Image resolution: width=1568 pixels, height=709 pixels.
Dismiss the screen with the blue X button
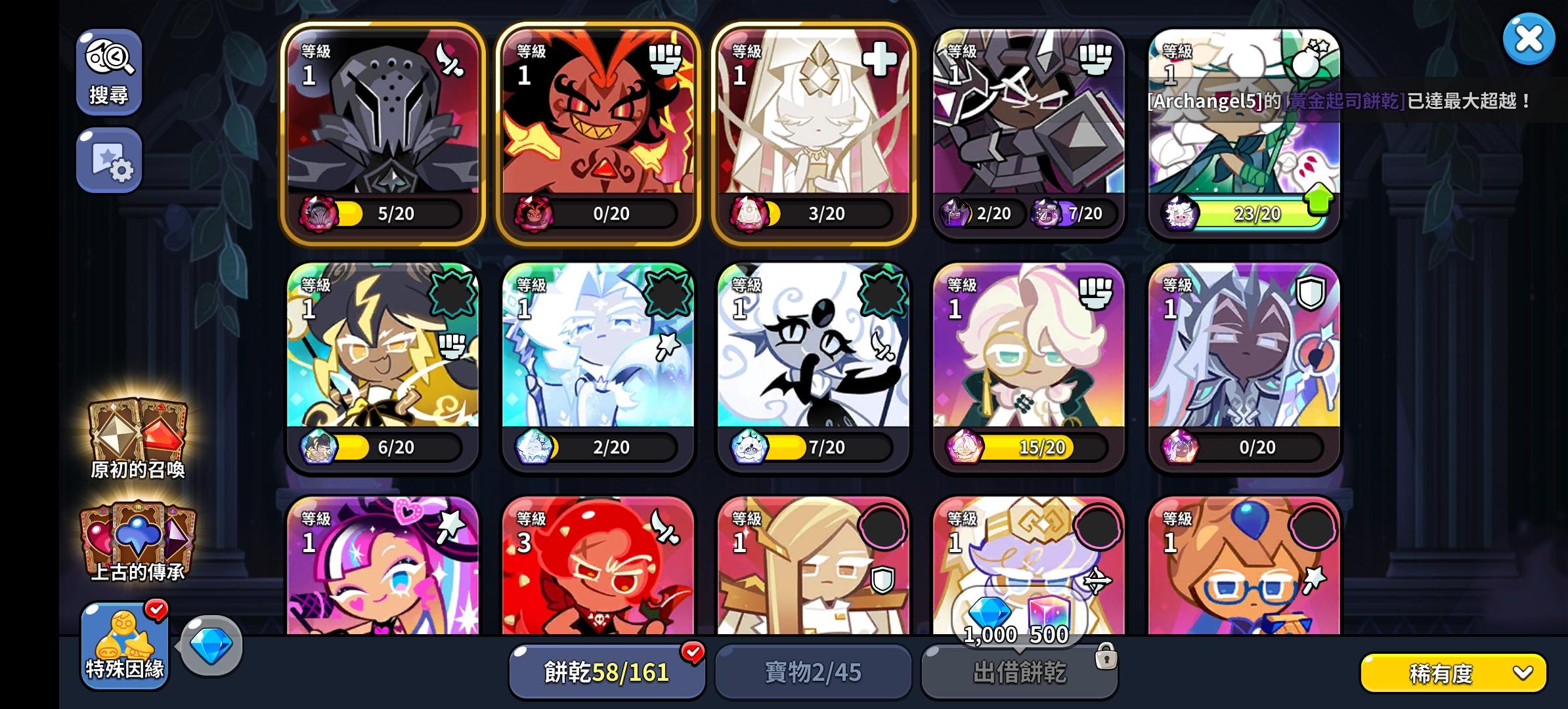(x=1530, y=38)
